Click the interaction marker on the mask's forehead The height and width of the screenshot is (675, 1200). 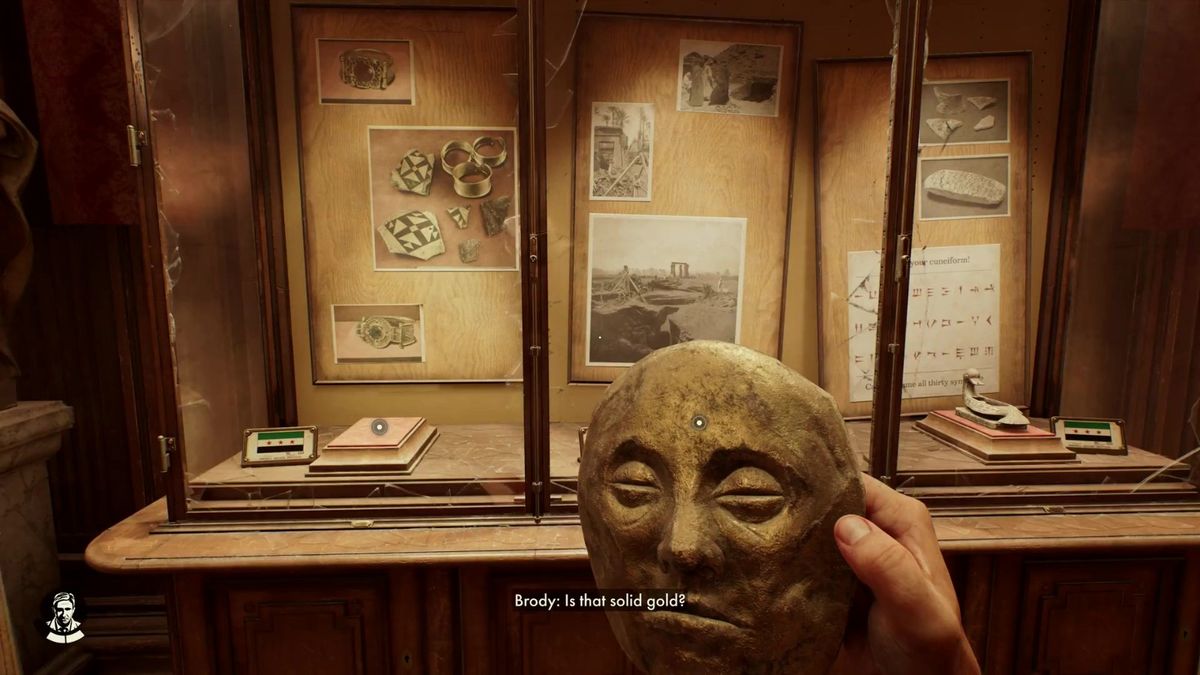click(700, 422)
